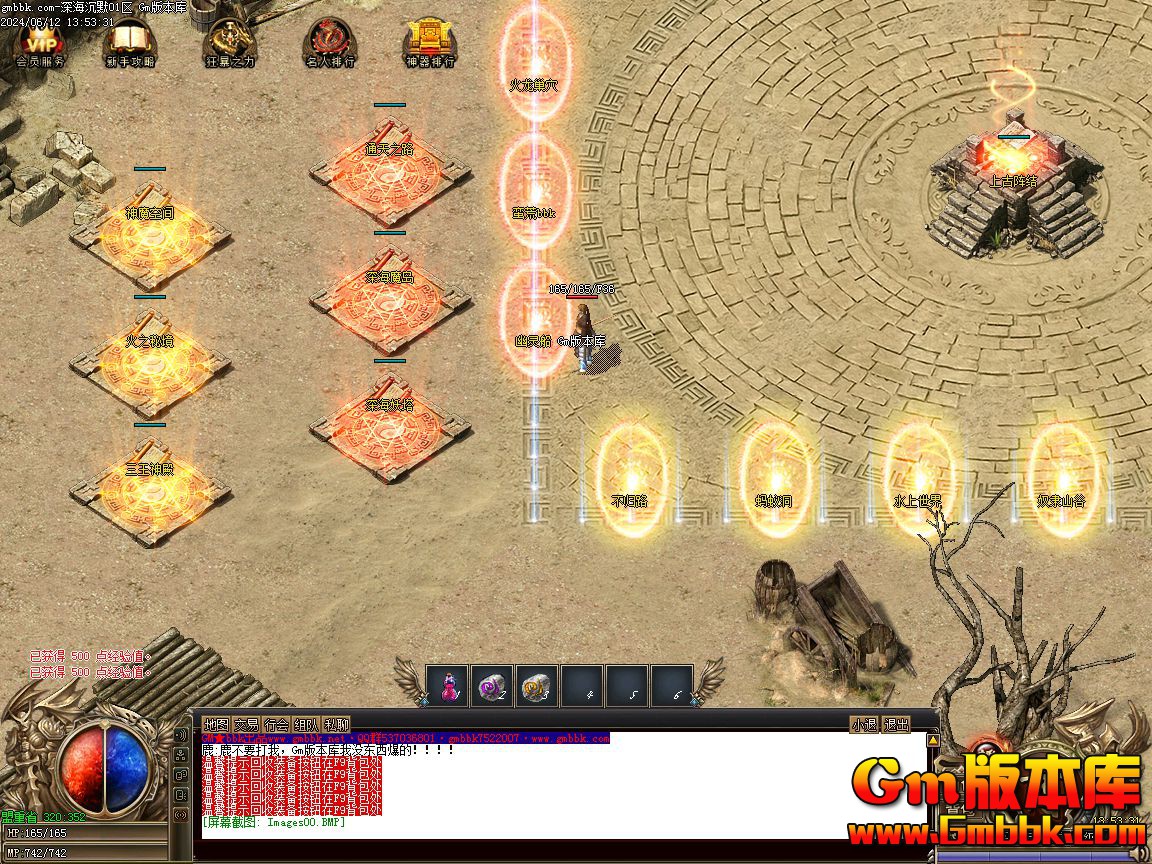Show the 名人排行 ranking

coord(330,44)
